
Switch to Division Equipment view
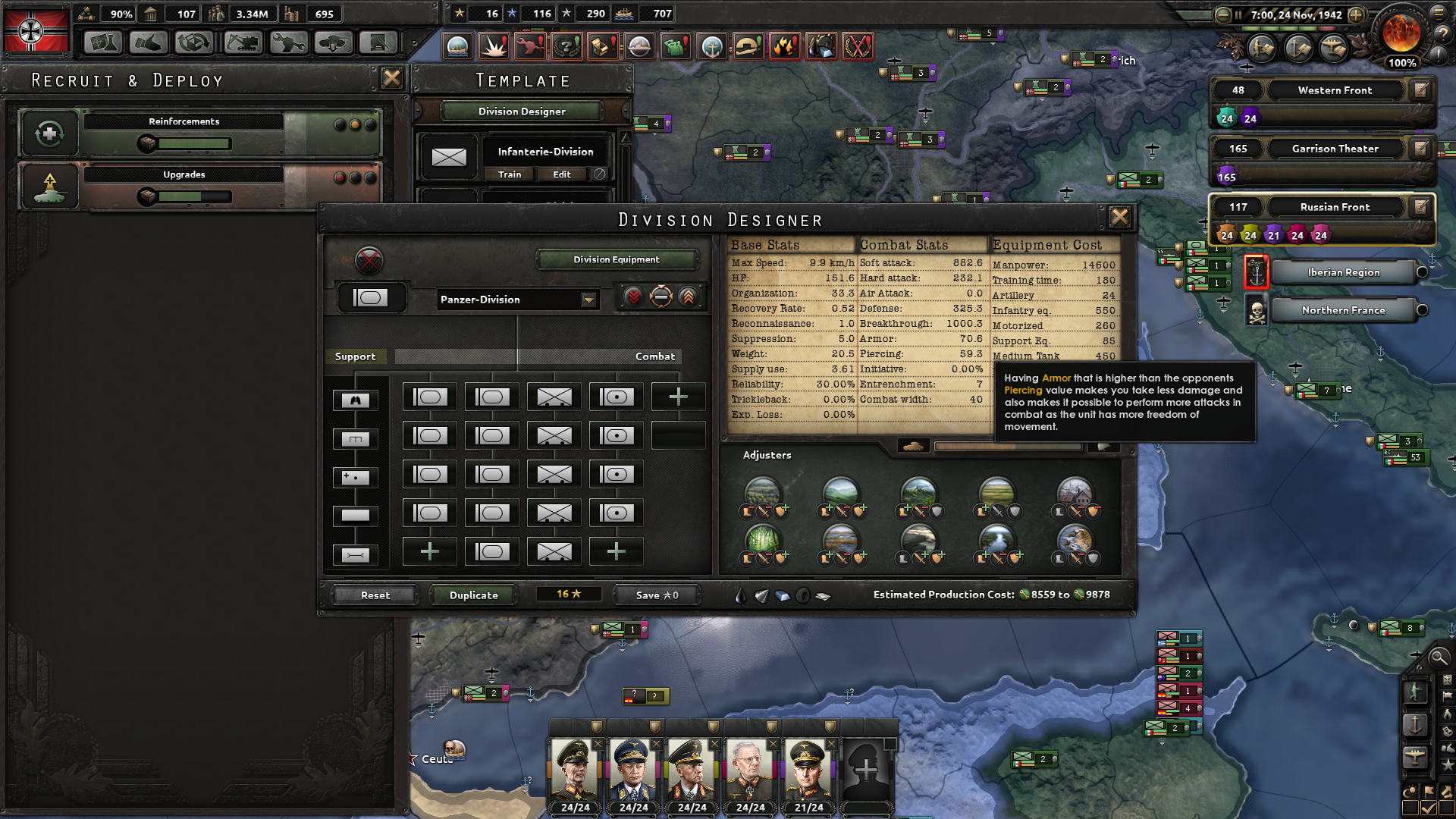tap(616, 259)
